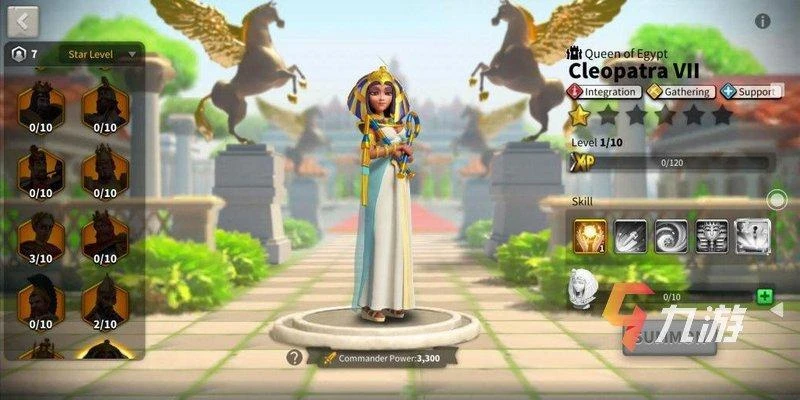Image resolution: width=800 pixels, height=400 pixels.
Task: Select the commander portrait showing 3/10
Action: pyautogui.click(x=41, y=236)
